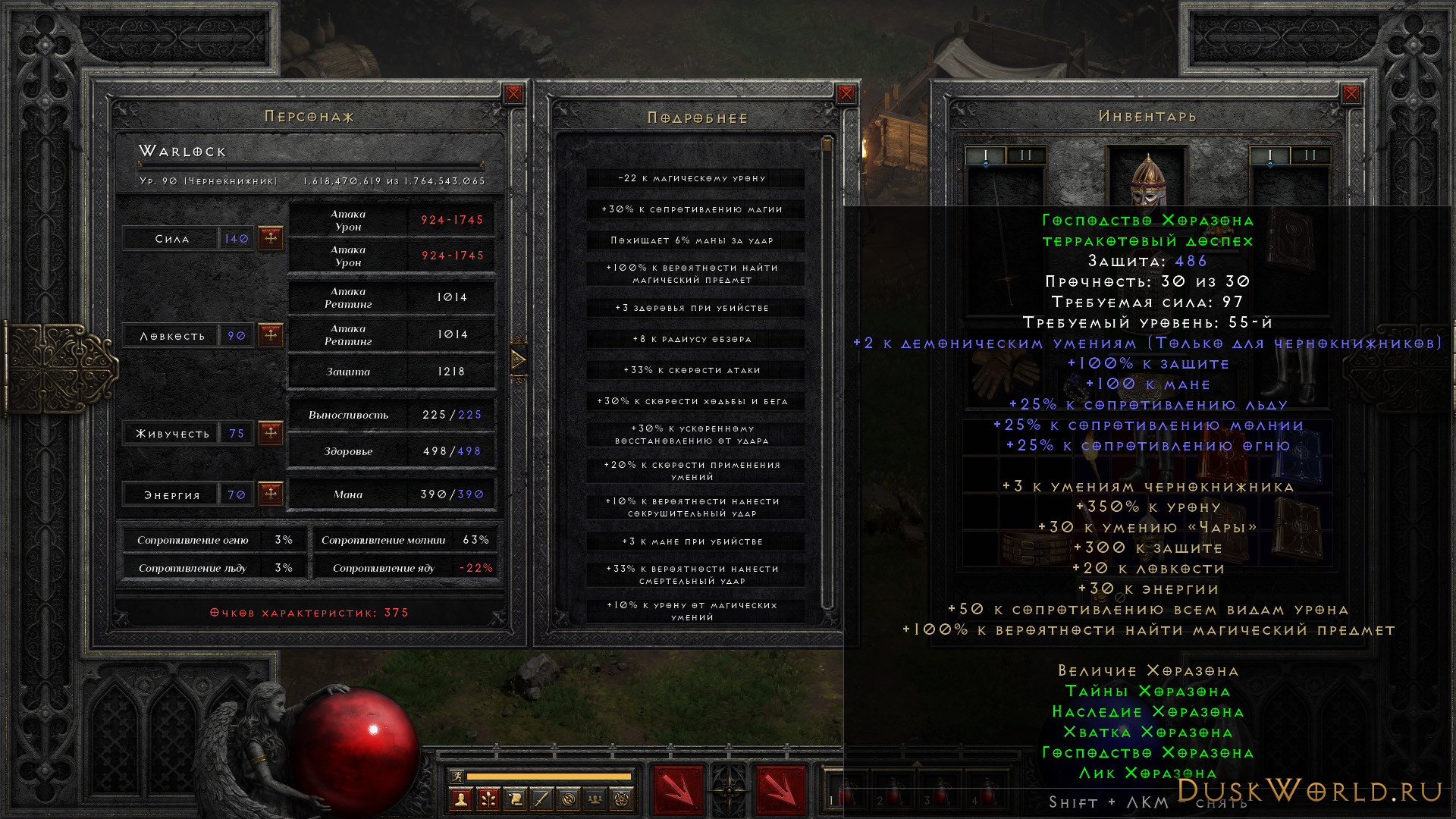Increase the Живучесть stat
Viewport: 1456px width, 819px height.
271,433
